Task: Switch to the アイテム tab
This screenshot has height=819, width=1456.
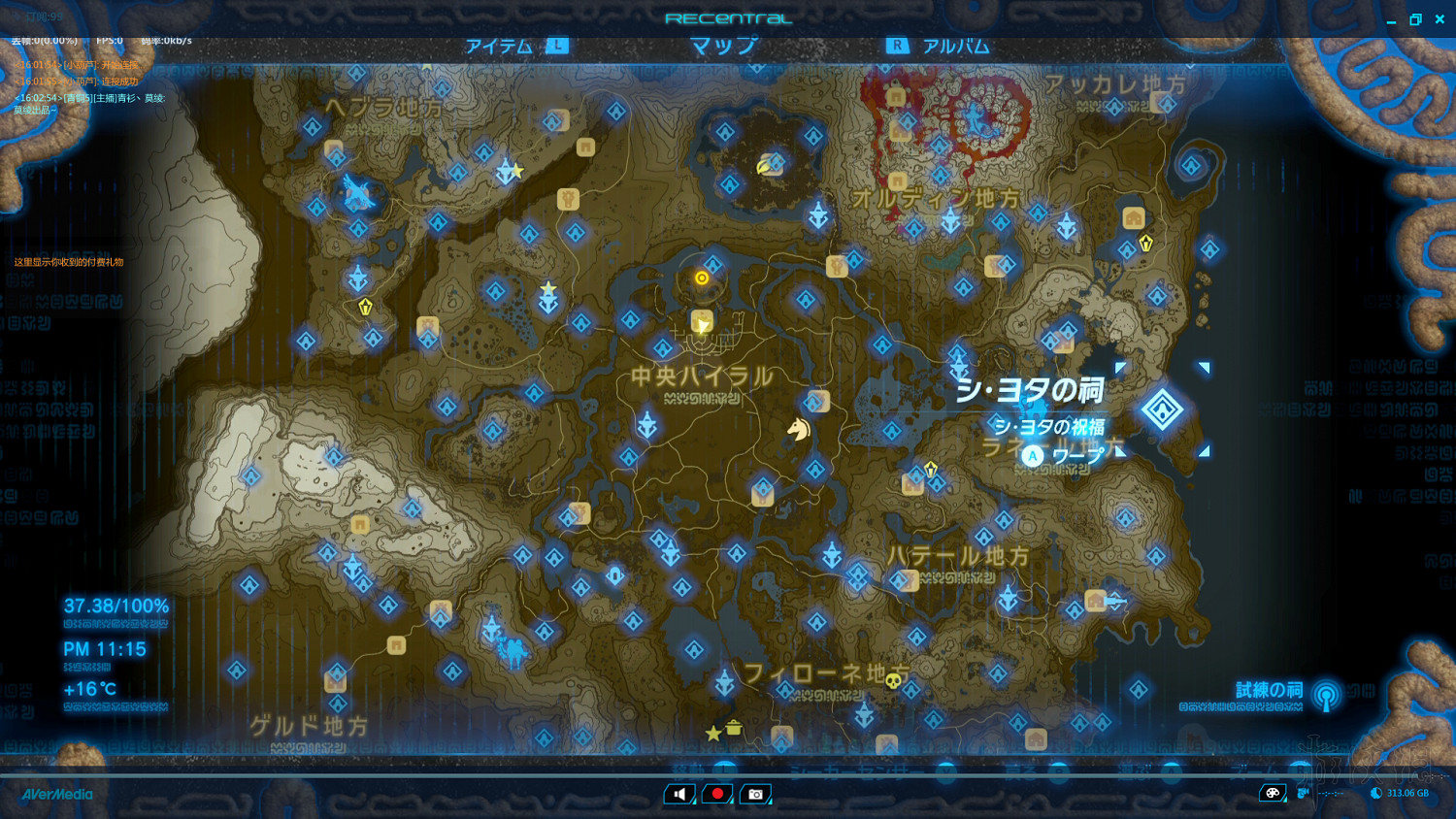Action: 498,45
